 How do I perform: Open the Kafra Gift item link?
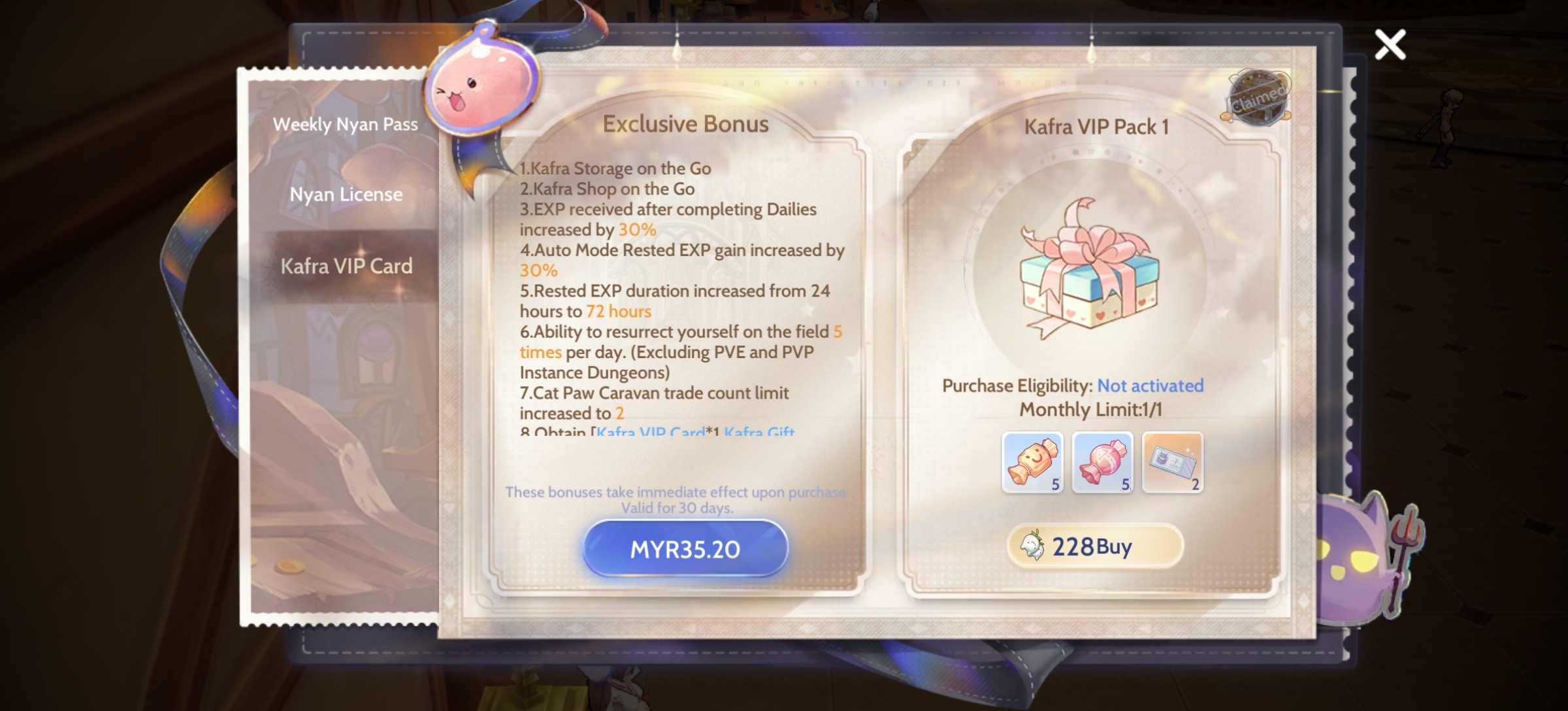tap(760, 433)
